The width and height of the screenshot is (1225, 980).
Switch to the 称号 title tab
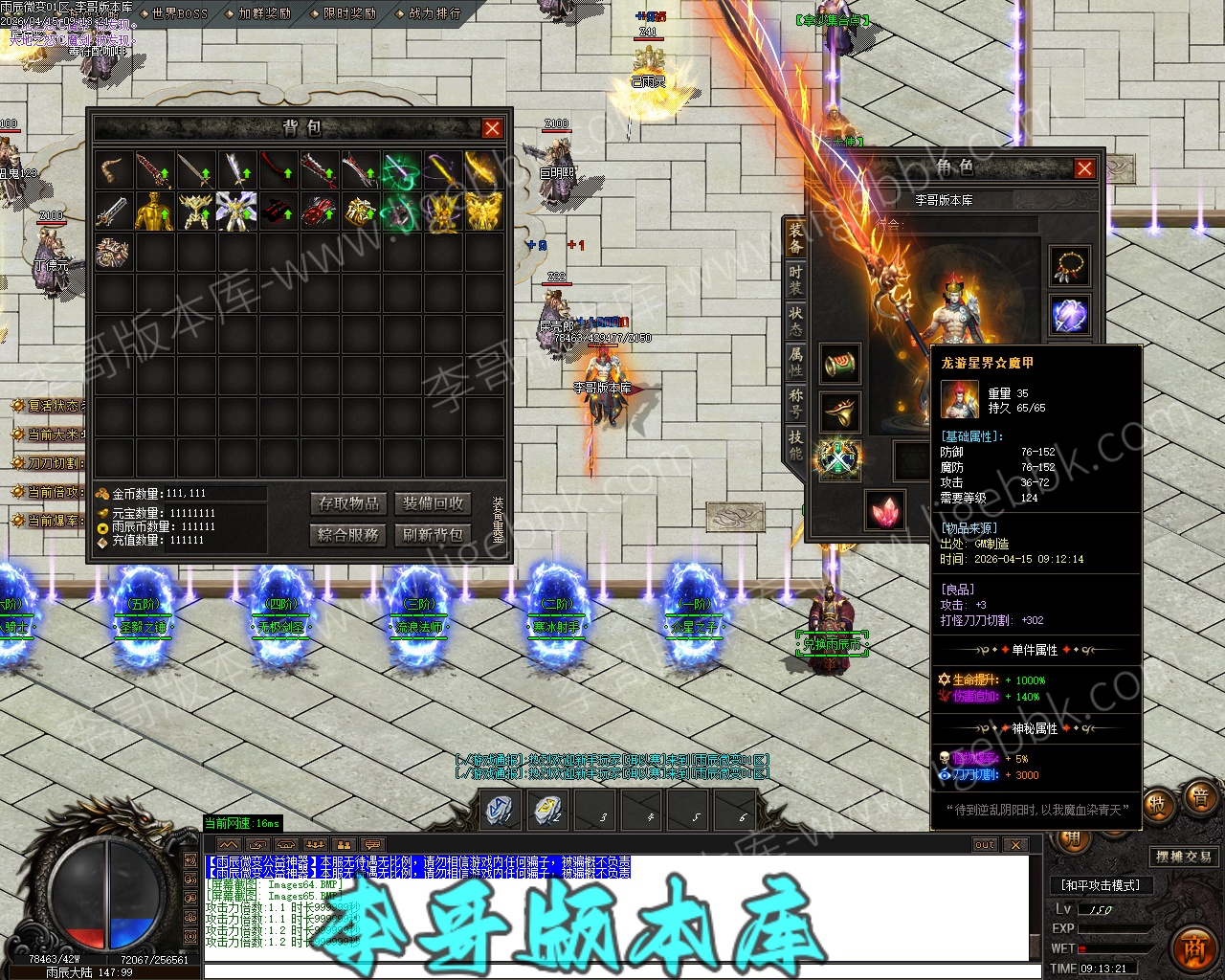(795, 402)
